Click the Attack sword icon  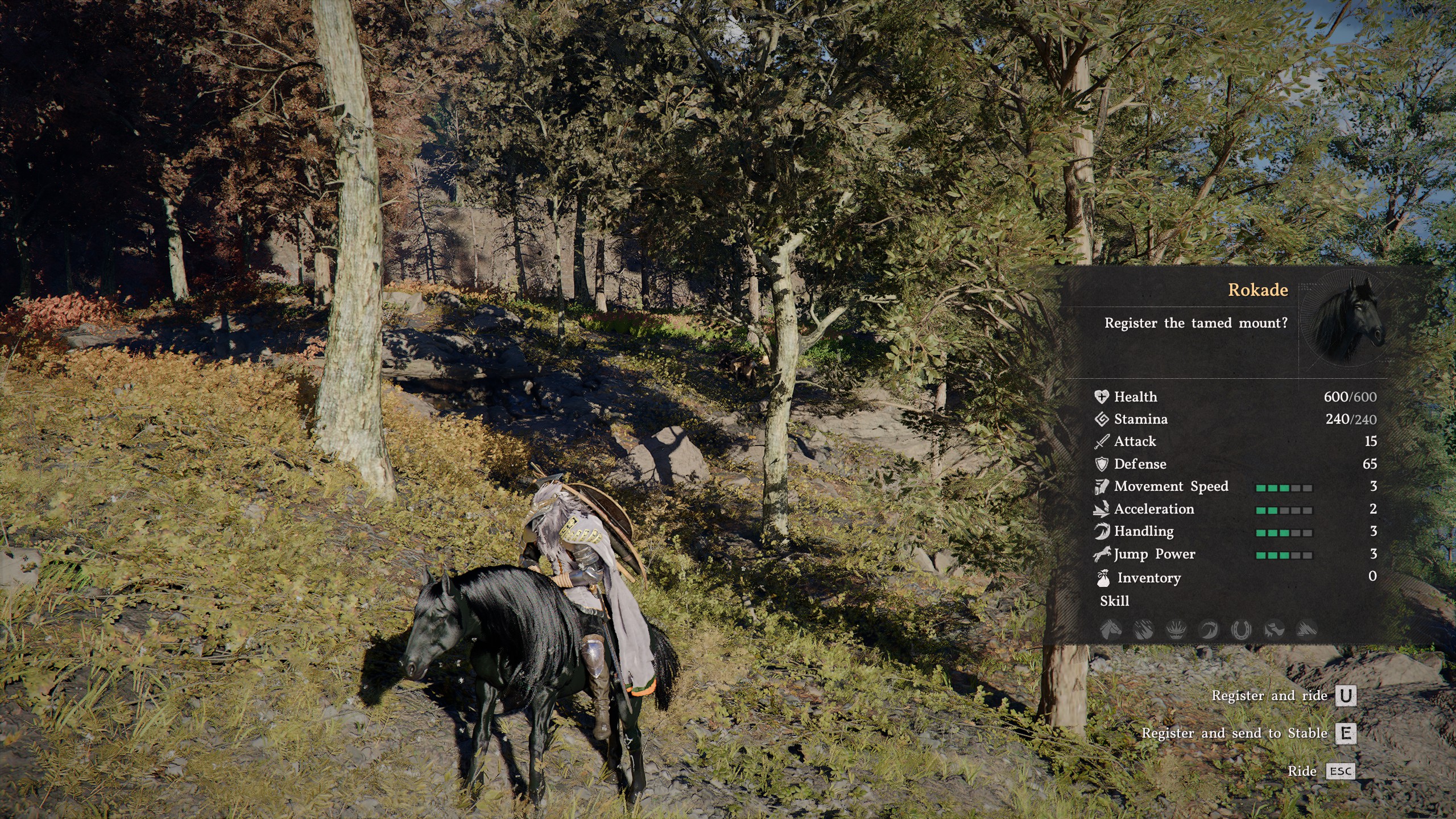click(x=1103, y=442)
